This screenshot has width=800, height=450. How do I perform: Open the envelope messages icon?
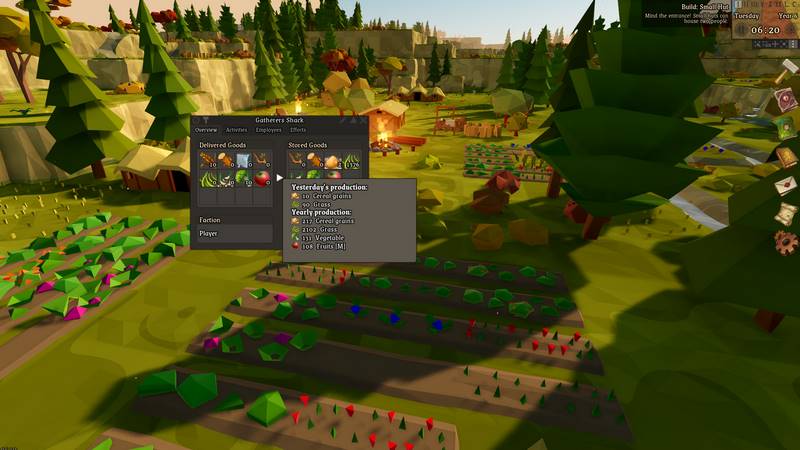pyautogui.click(x=786, y=185)
